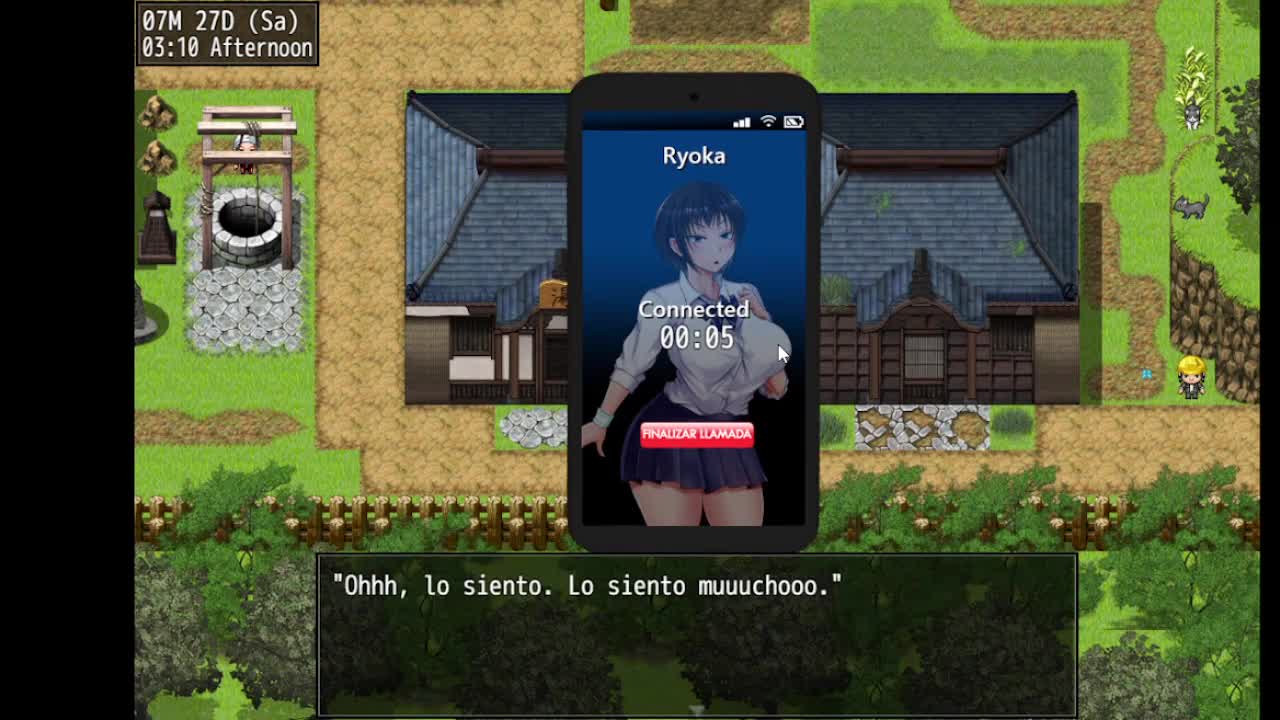Advance the Spanish dialogue text box
This screenshot has height=720, width=1280.
click(697, 634)
